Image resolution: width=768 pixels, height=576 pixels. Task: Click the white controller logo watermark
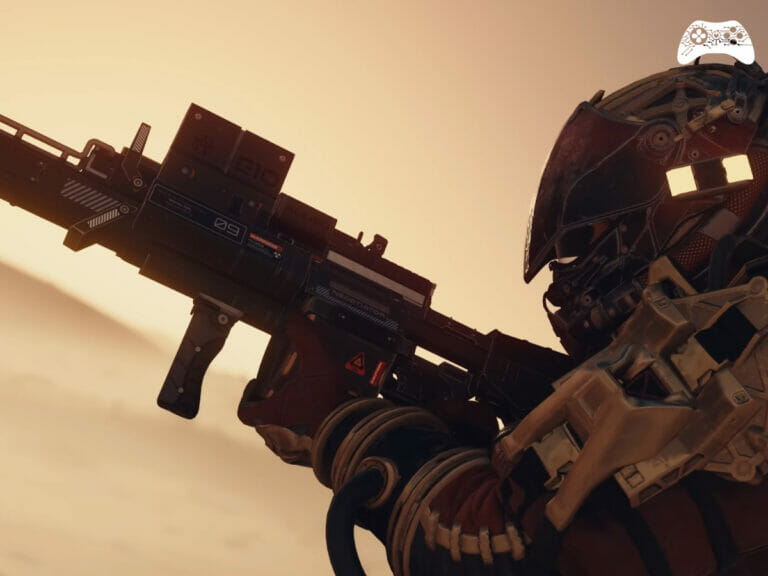point(715,43)
